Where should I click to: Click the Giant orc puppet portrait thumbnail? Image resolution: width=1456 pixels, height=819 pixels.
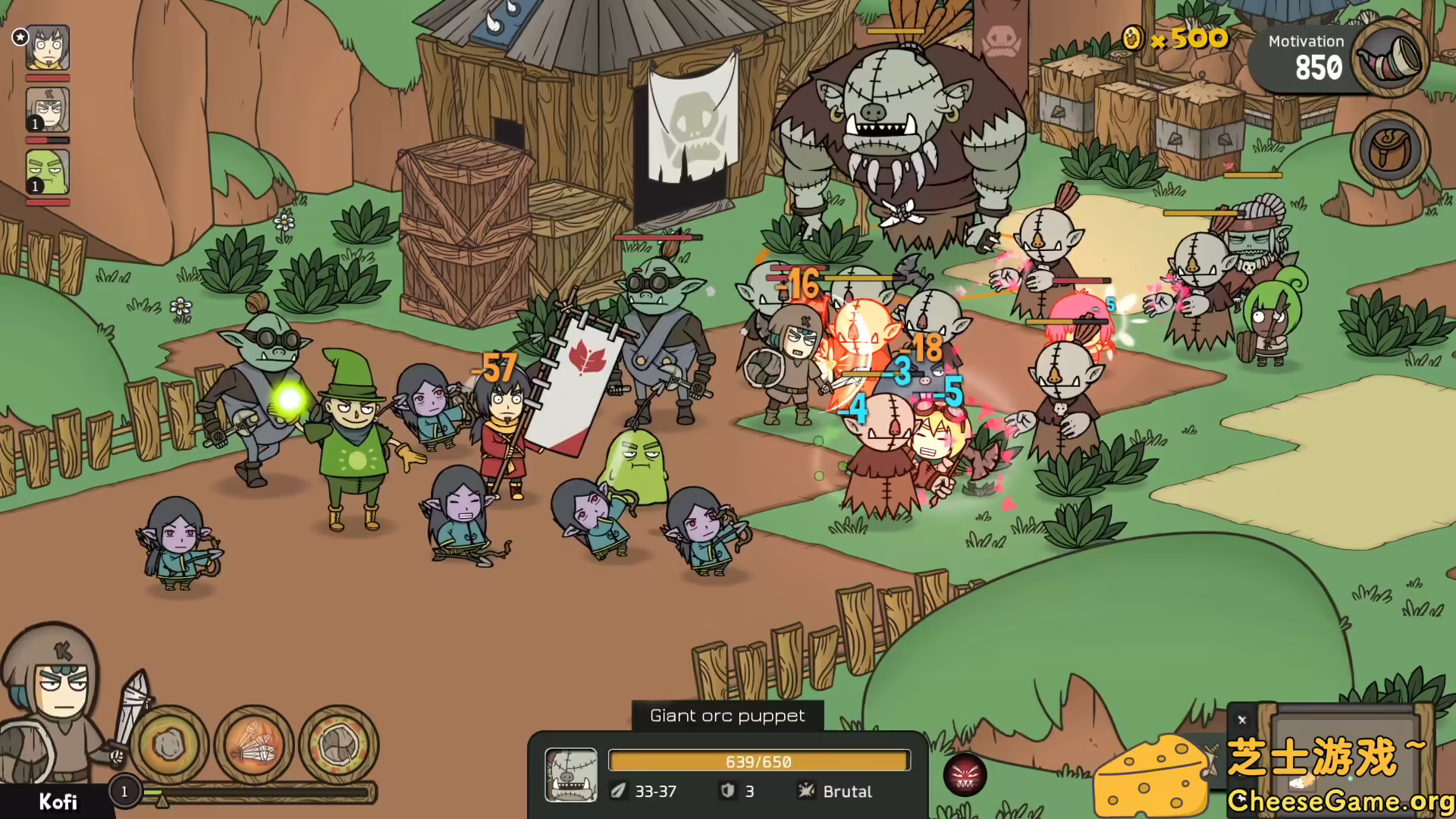pyautogui.click(x=571, y=775)
